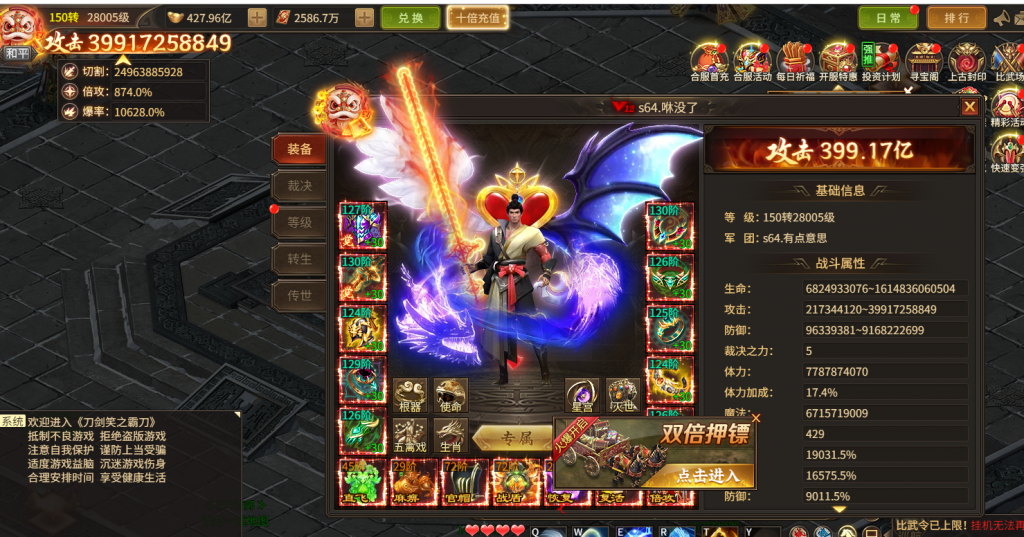Open the 上古封印 ancient seal icon
1024x537 pixels.
967,60
